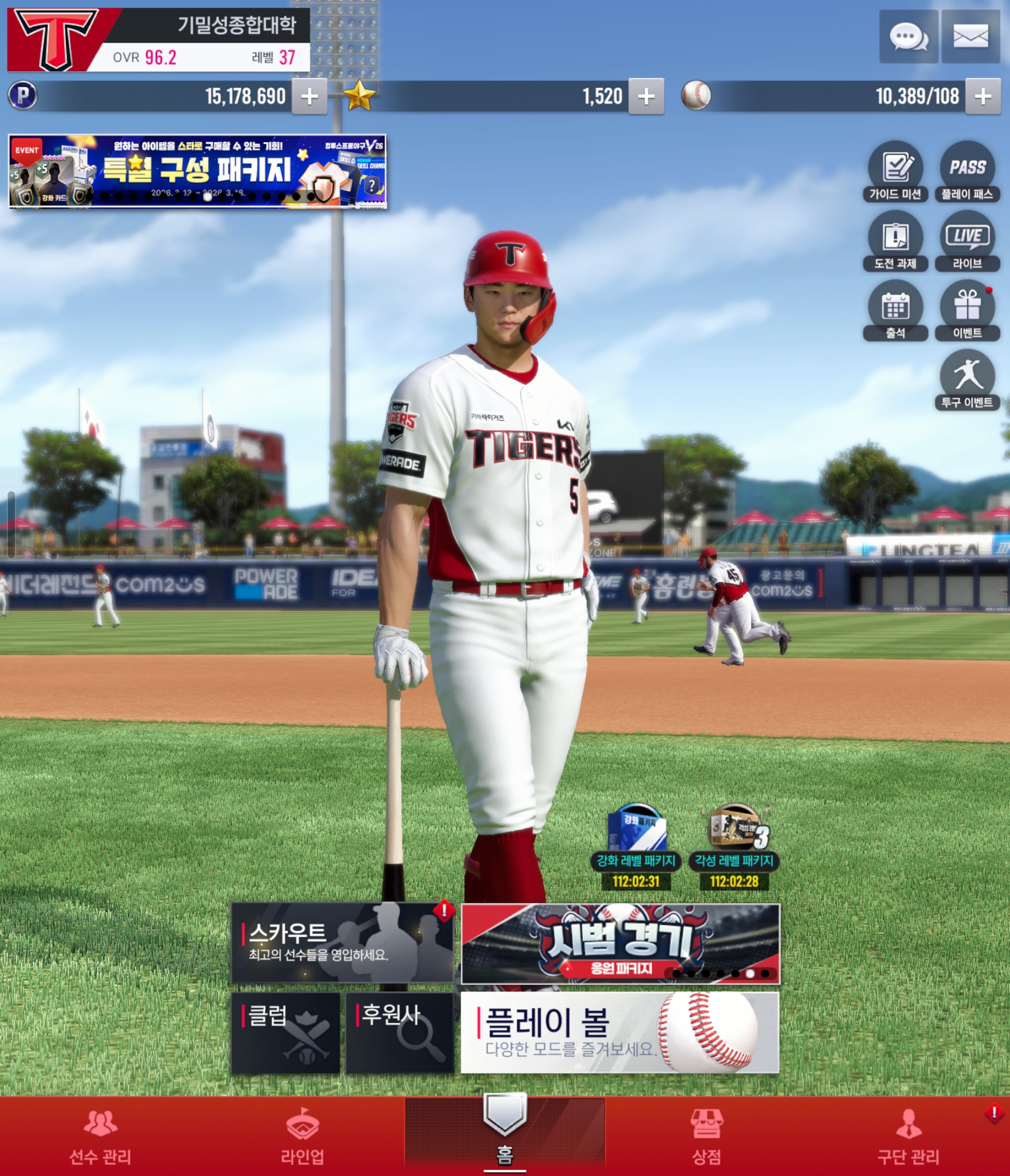Open 이벤트 gift box events
This screenshot has width=1010, height=1176.
coord(968,311)
